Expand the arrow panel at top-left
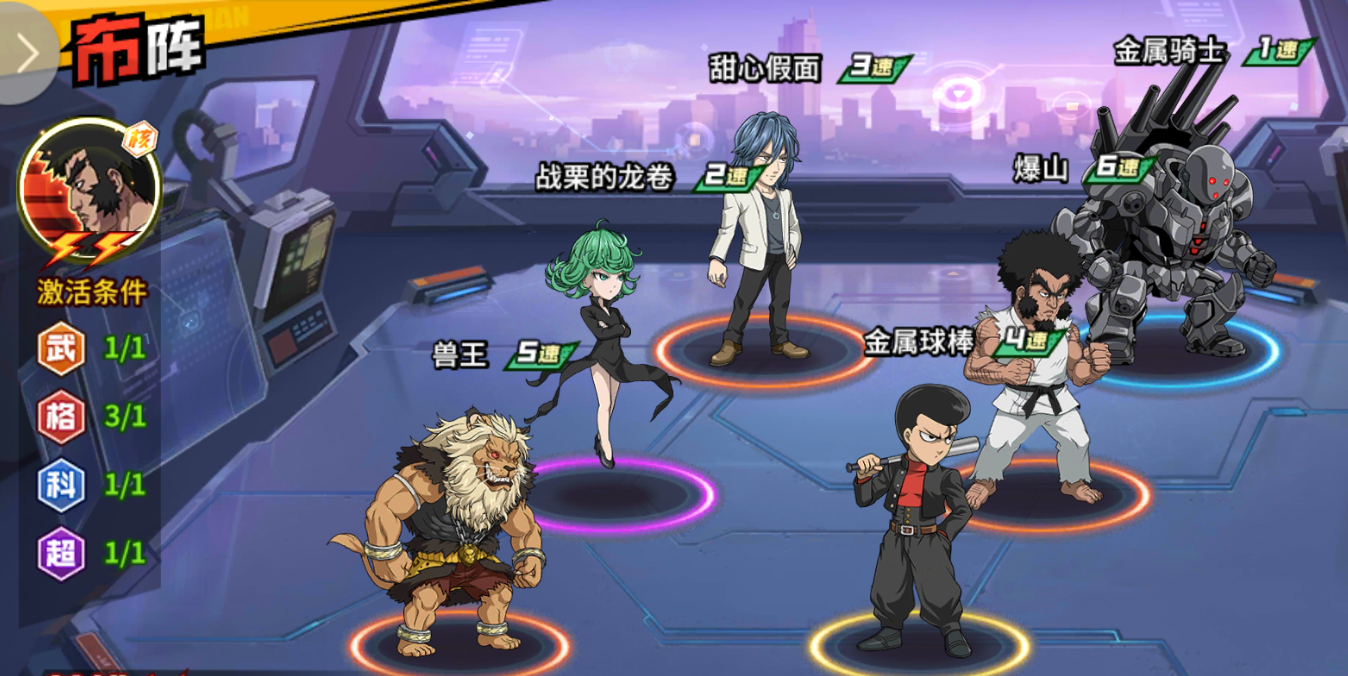1348x676 pixels. pyautogui.click(x=26, y=52)
